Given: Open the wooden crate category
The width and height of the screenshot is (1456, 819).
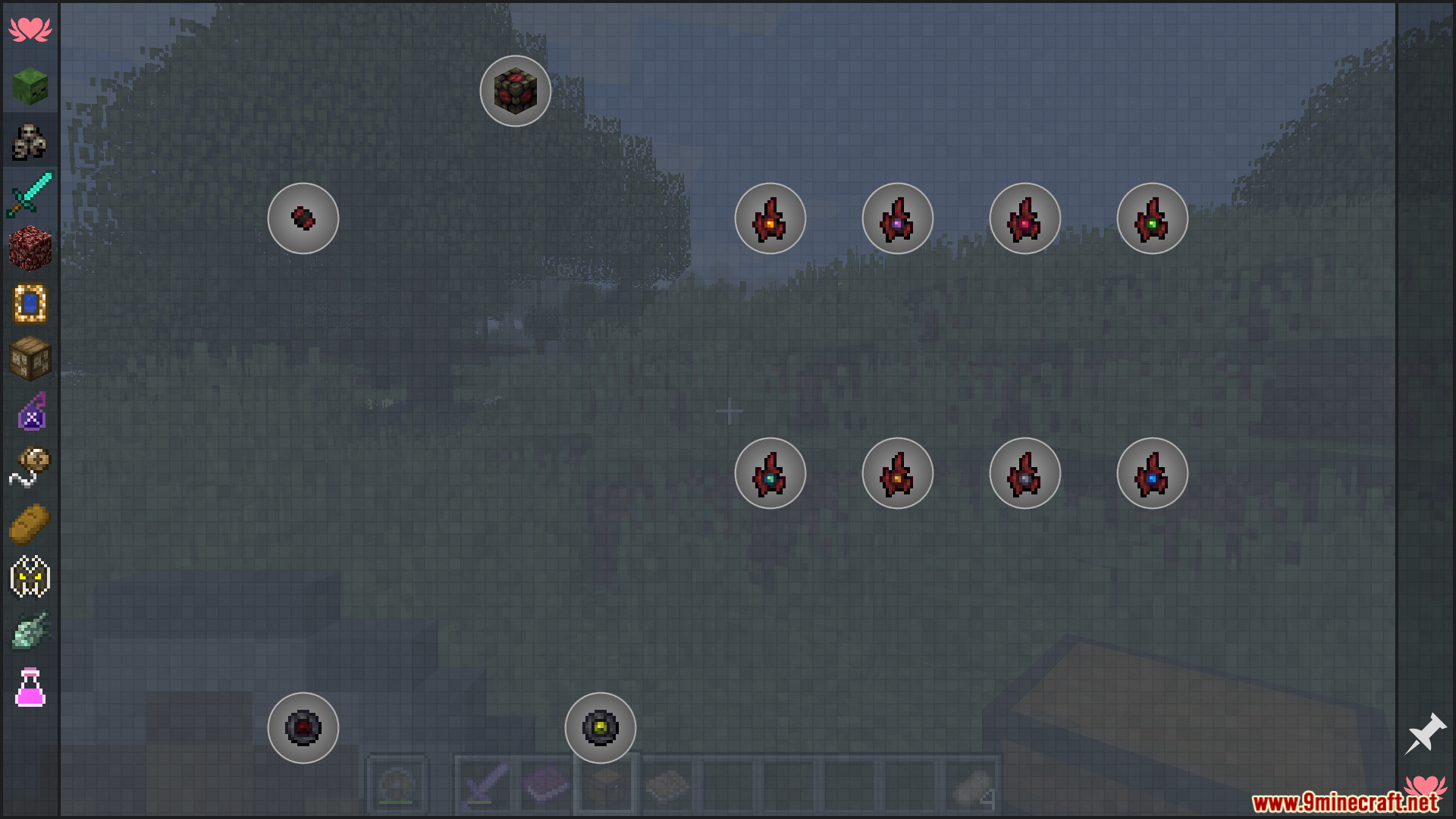Looking at the screenshot, I should point(30,358).
